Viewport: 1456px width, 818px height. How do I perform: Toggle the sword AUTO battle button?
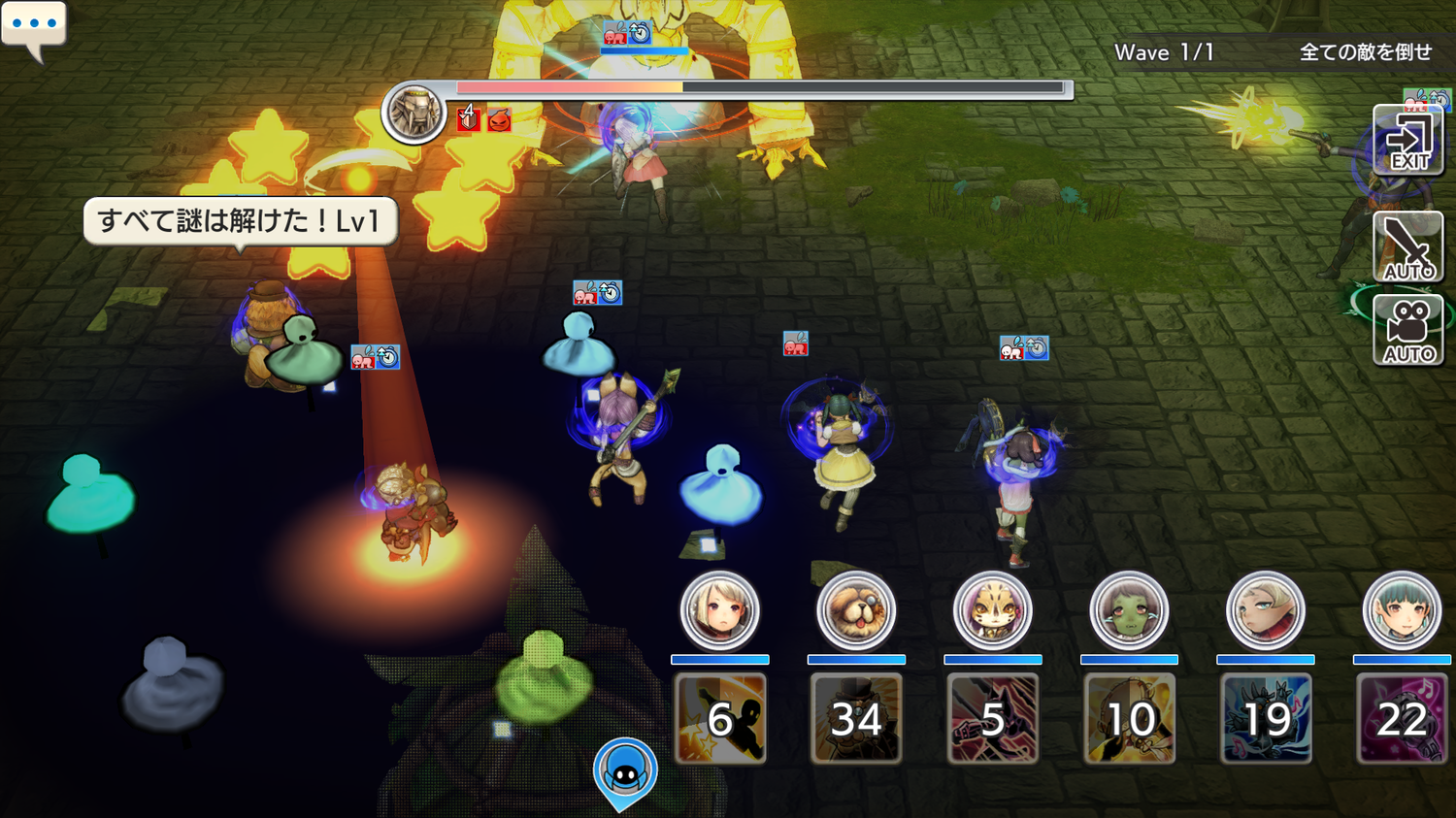[x=1408, y=247]
